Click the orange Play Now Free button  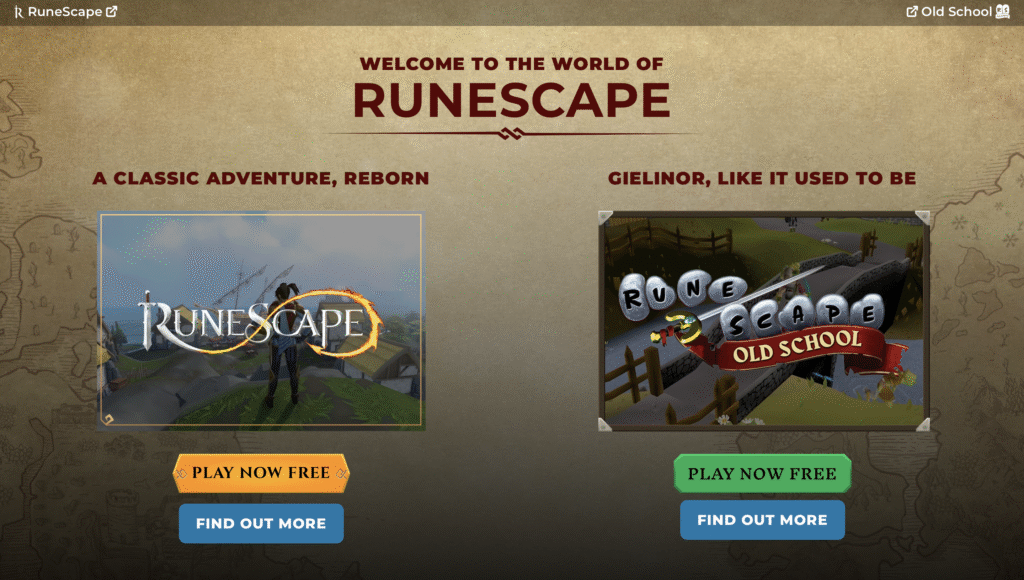pyautogui.click(x=261, y=473)
